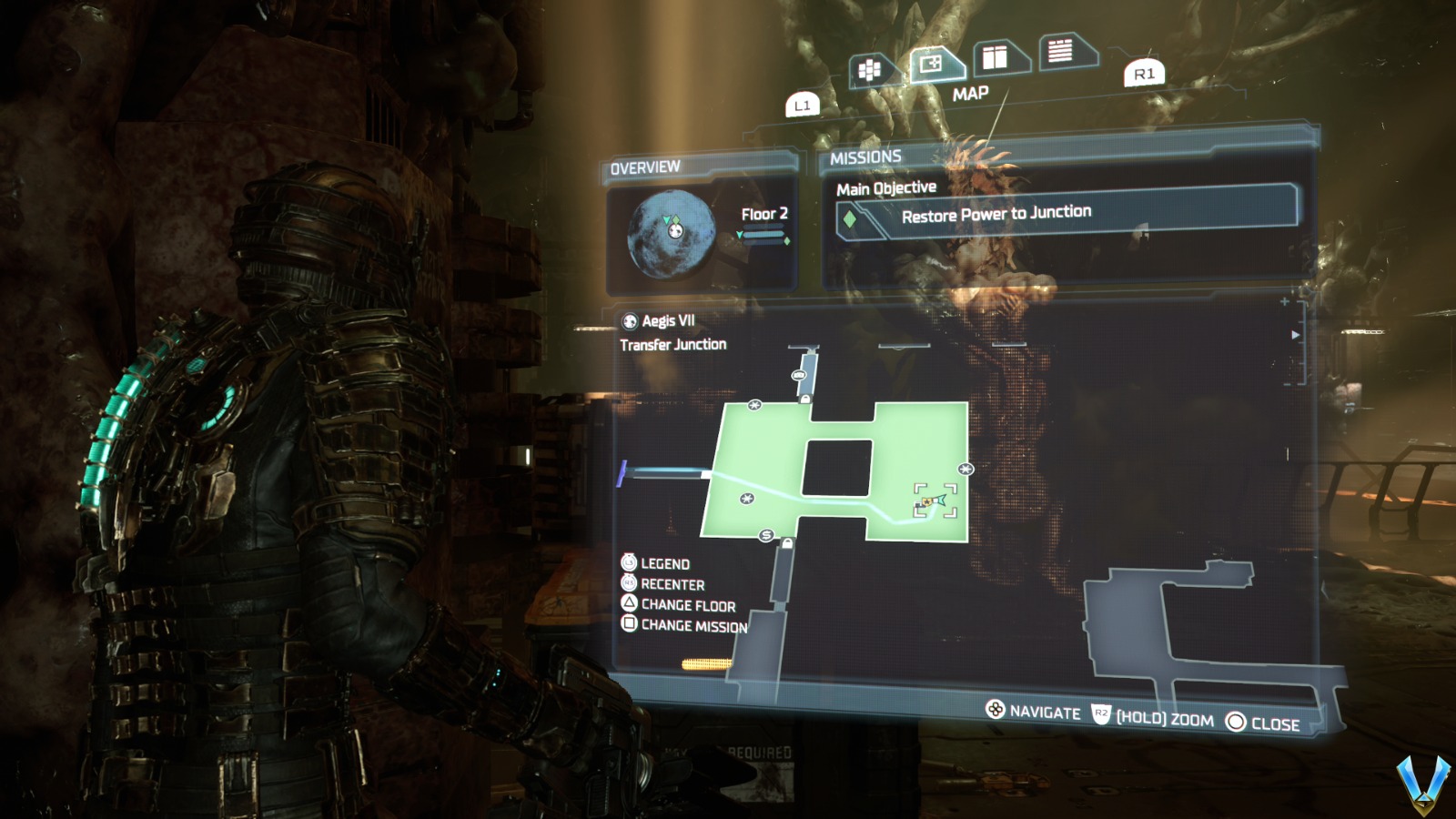Click the save station S marker
The width and height of the screenshot is (1456, 819).
pyautogui.click(x=766, y=535)
